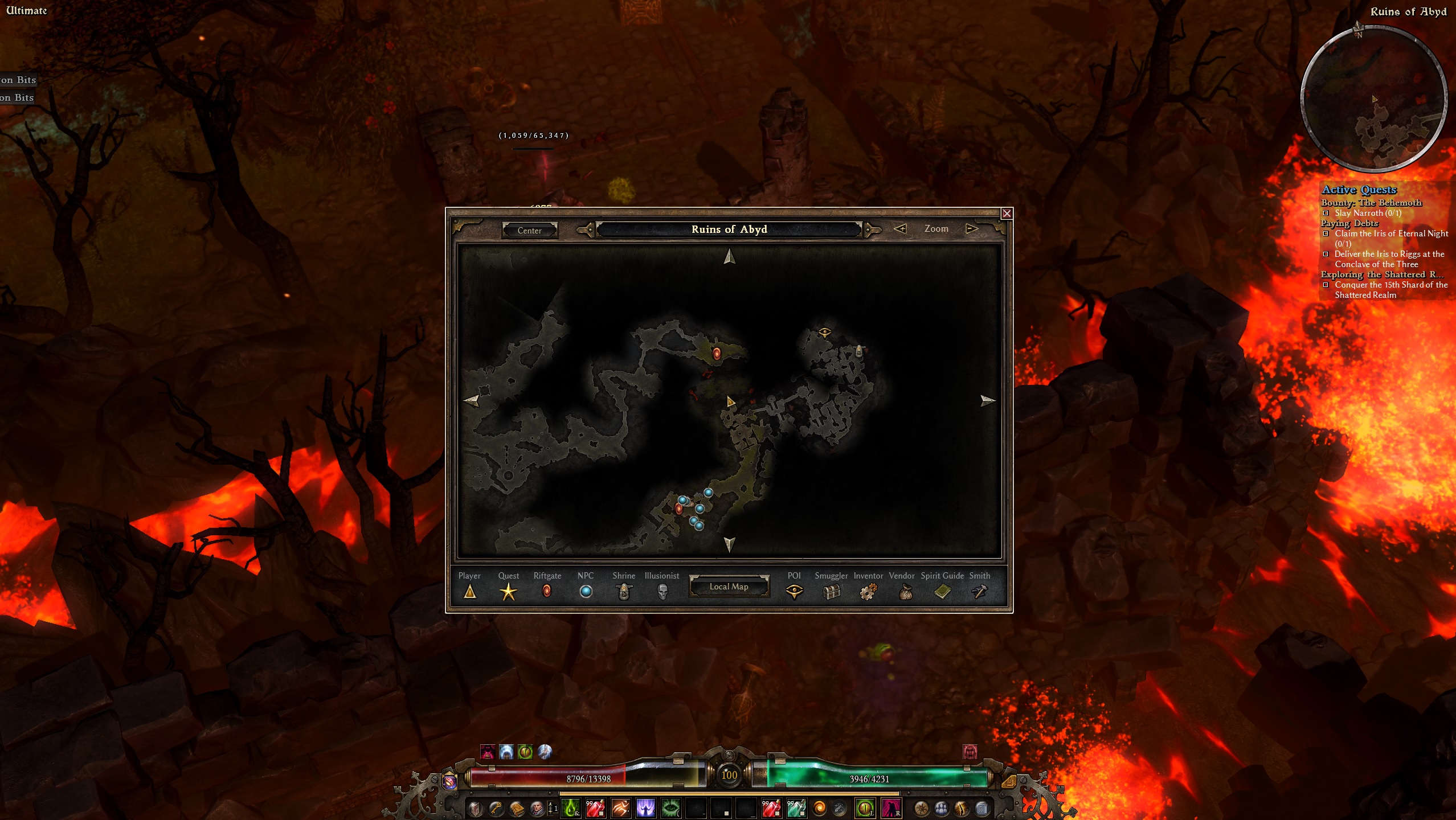This screenshot has height=820, width=1456.
Task: Select the northern riftgate marker on the map
Action: (717, 354)
